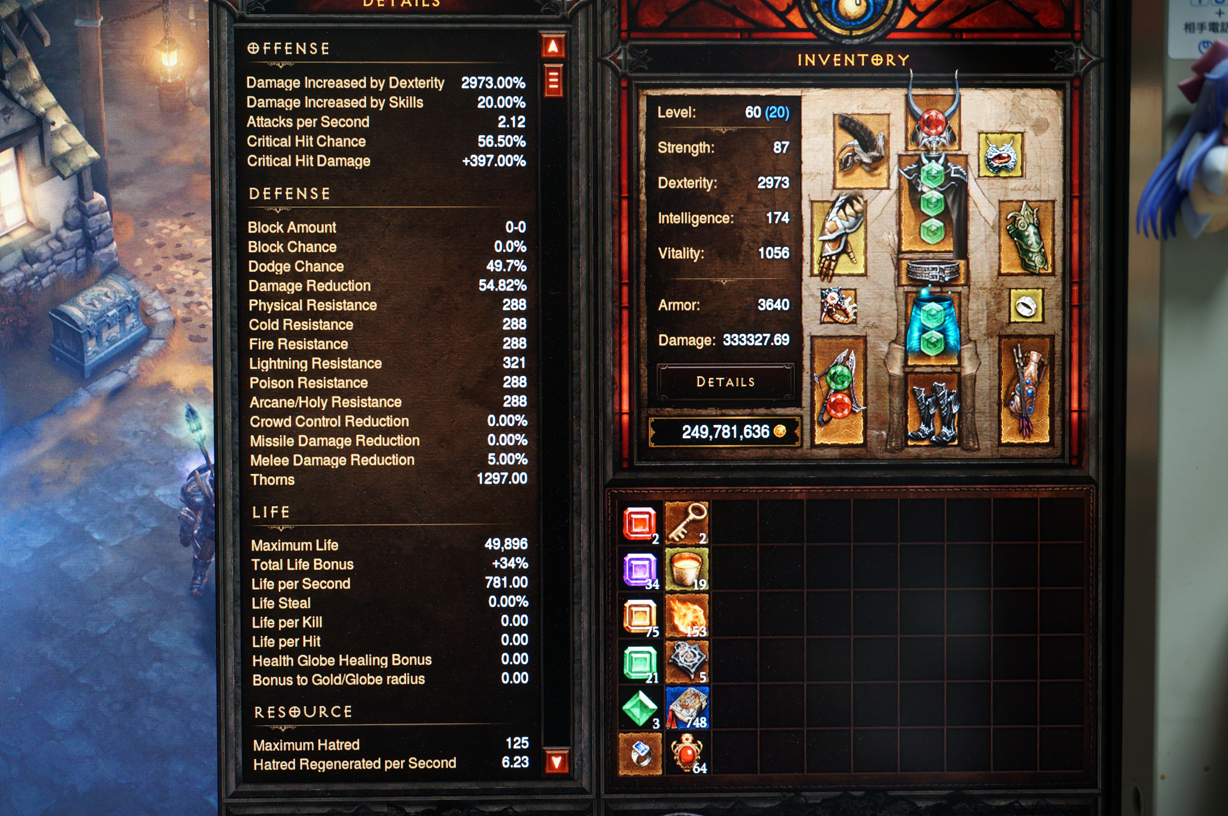Select the equipped amulet slot
This screenshot has height=816, width=1228.
1000,155
